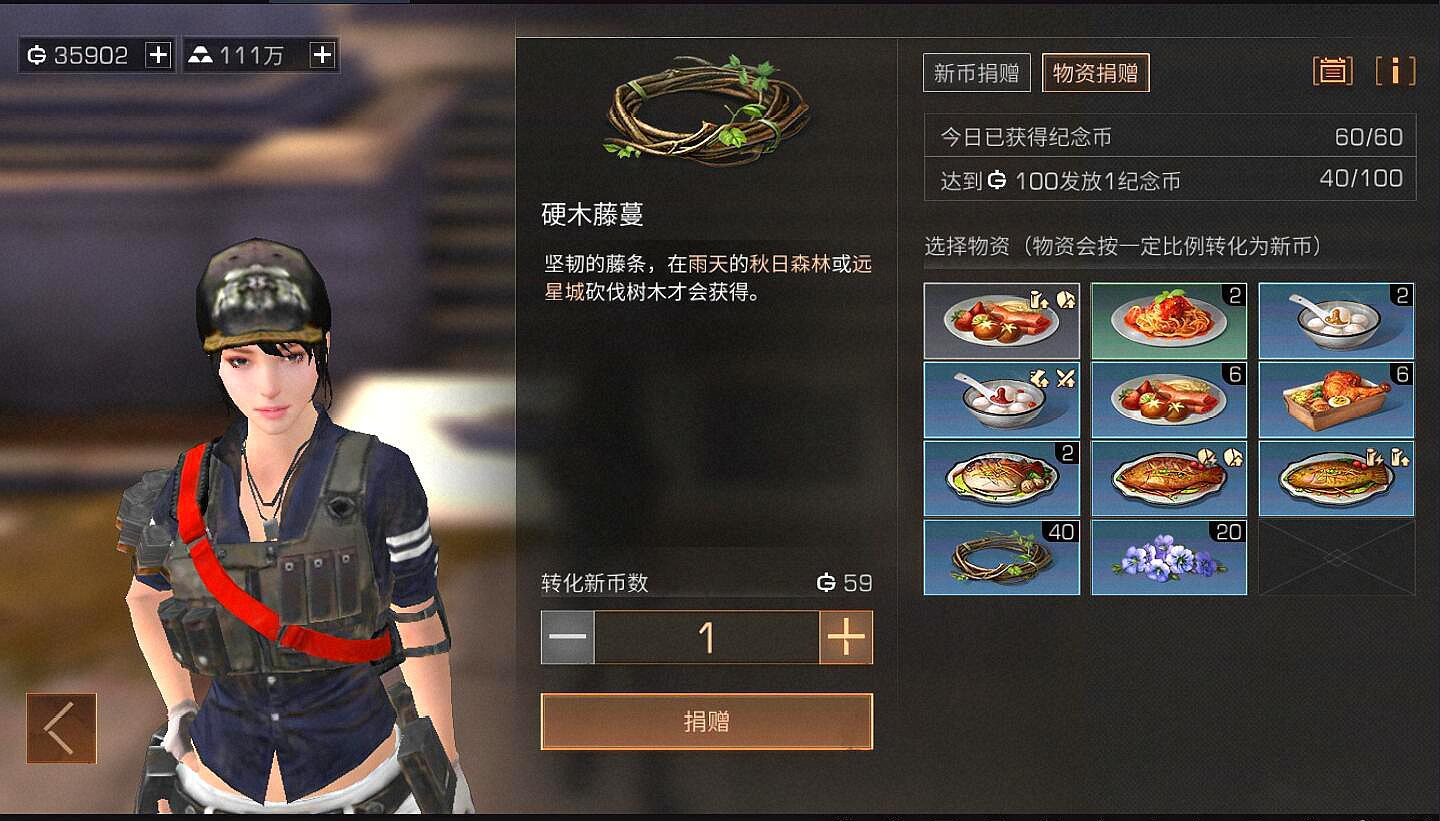This screenshot has height=821, width=1440.
Task: Select the roast chicken box item
Action: click(x=1336, y=399)
